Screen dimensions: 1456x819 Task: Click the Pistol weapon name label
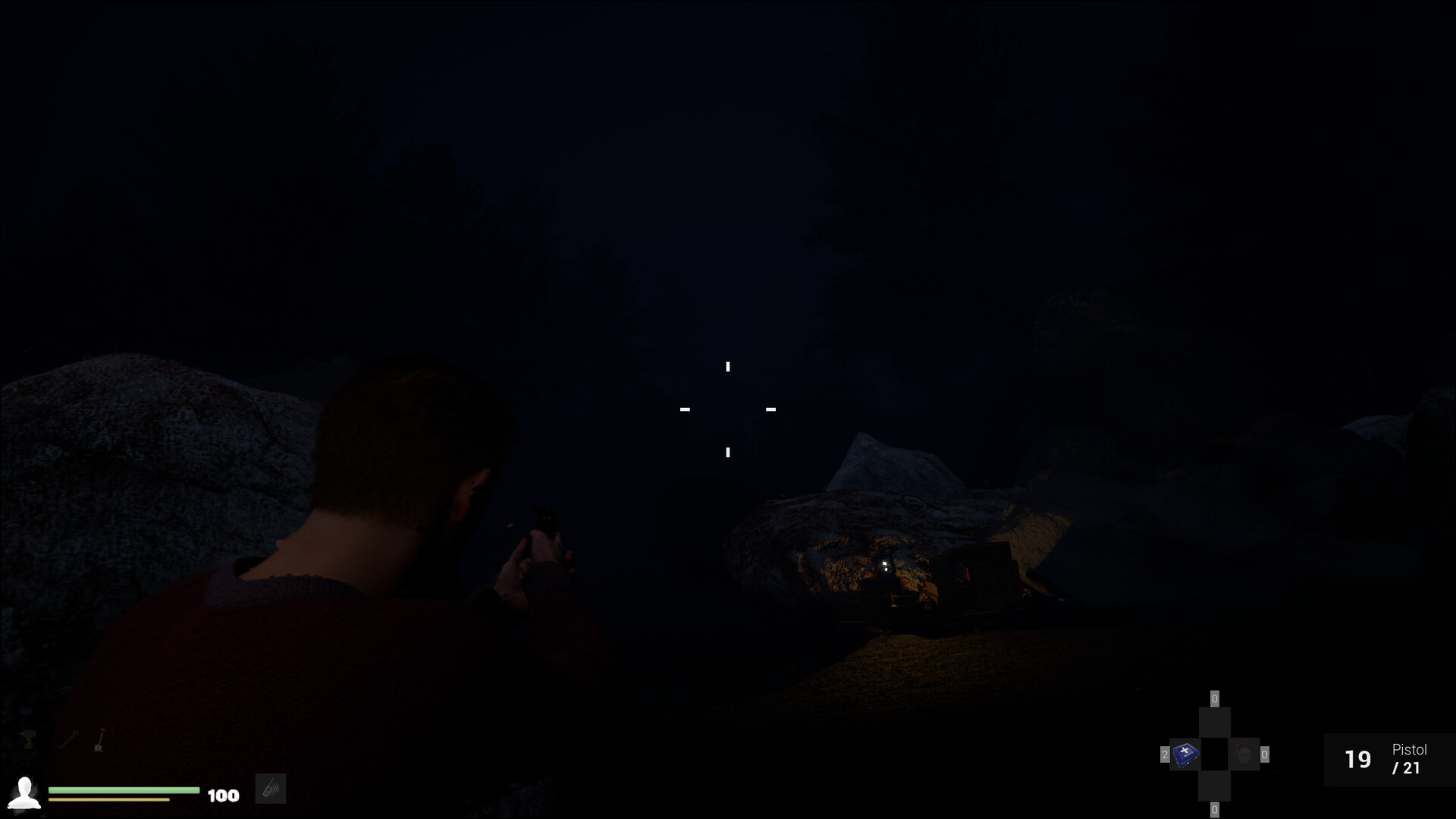tap(1410, 750)
